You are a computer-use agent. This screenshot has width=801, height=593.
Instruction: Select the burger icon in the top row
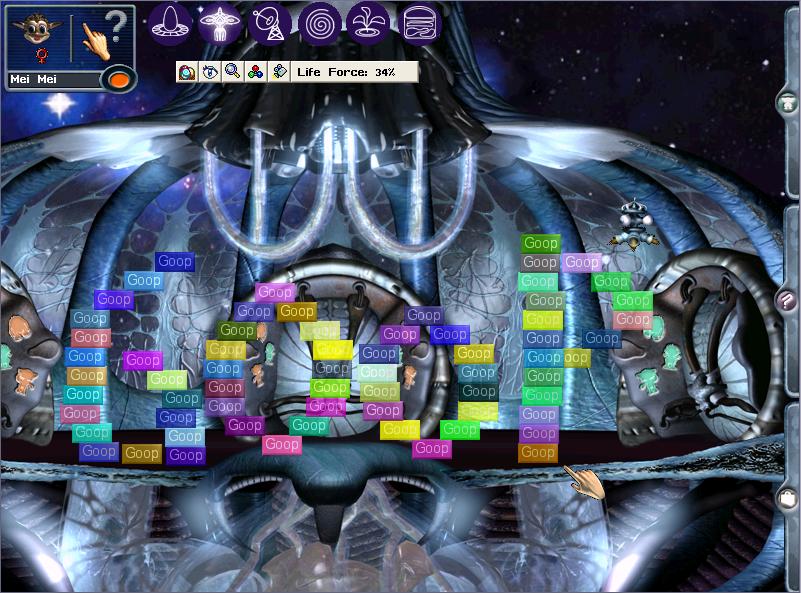(421, 23)
